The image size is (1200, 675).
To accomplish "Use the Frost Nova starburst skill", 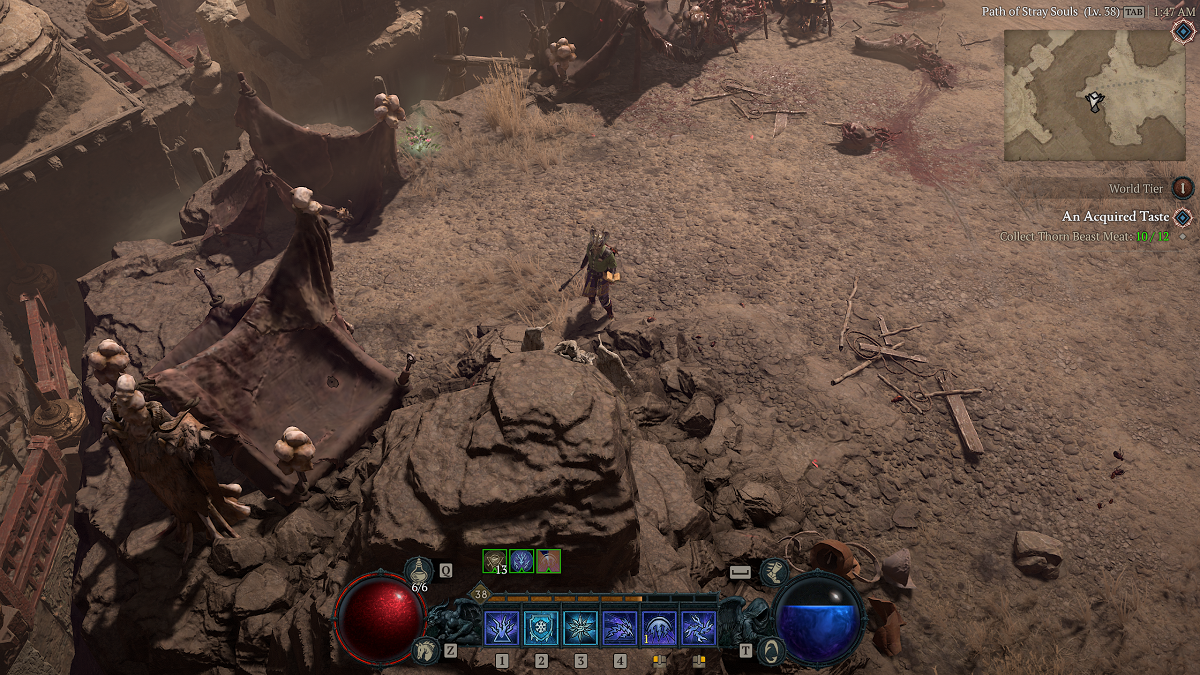I will pyautogui.click(x=580, y=628).
